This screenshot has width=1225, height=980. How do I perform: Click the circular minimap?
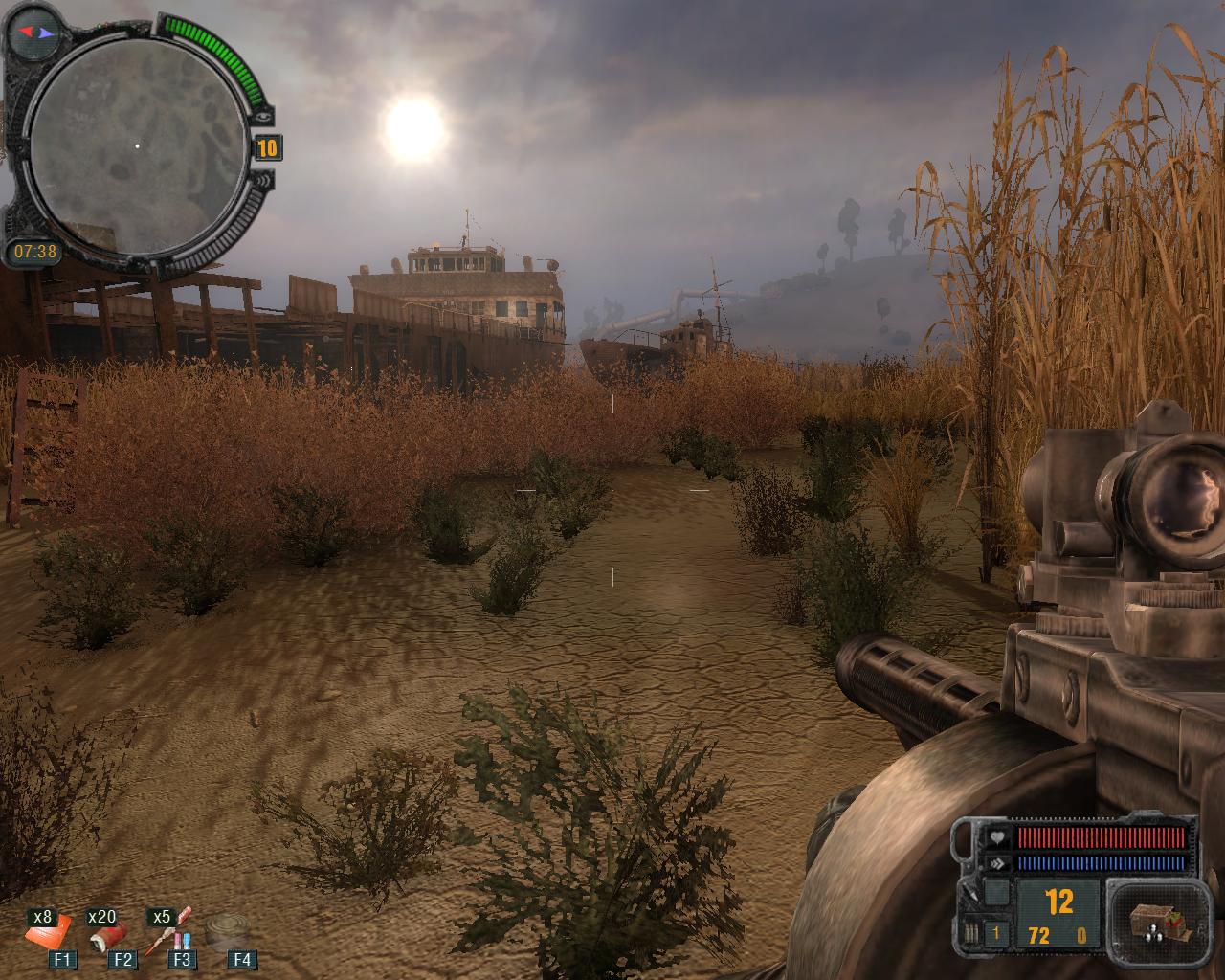point(136,145)
